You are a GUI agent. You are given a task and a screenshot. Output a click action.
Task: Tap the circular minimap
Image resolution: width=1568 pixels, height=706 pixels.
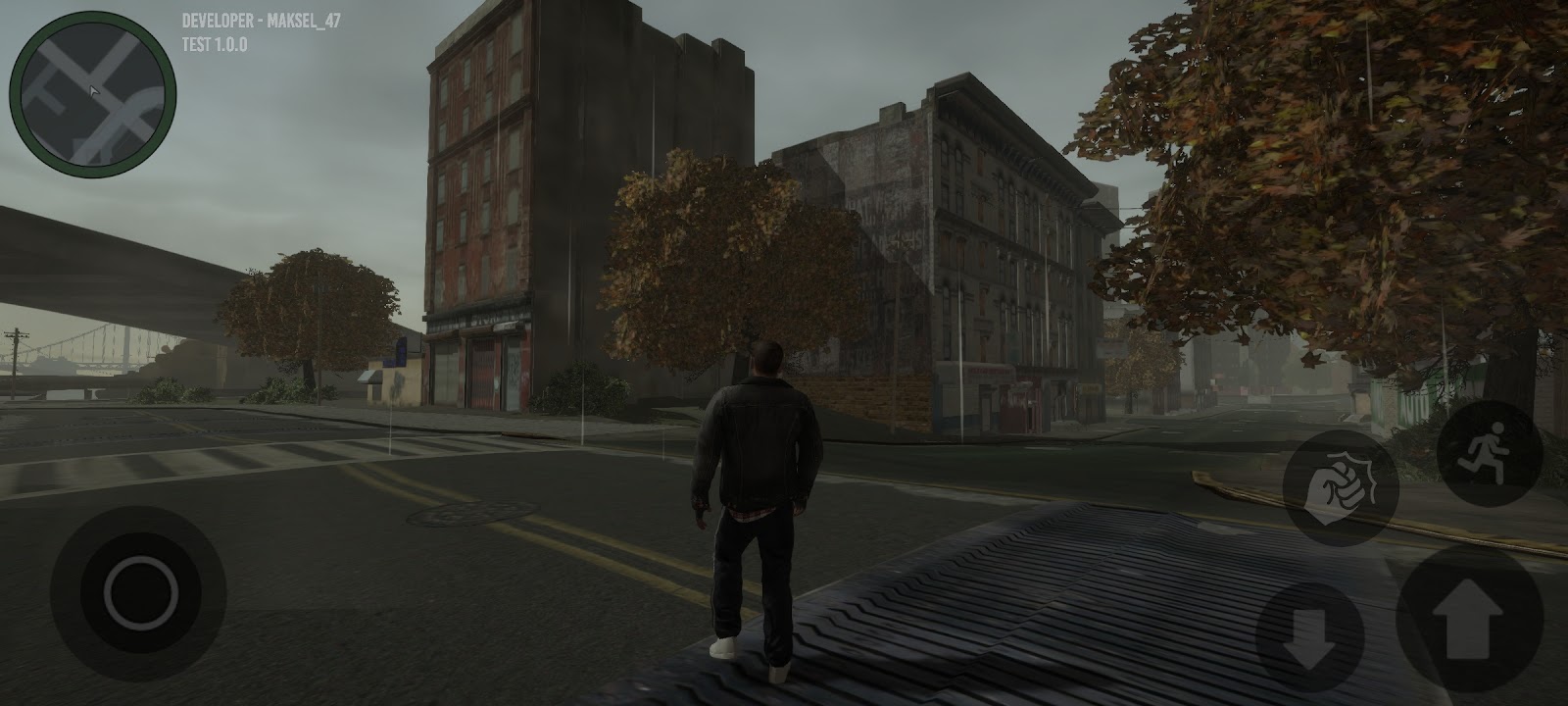coord(93,95)
